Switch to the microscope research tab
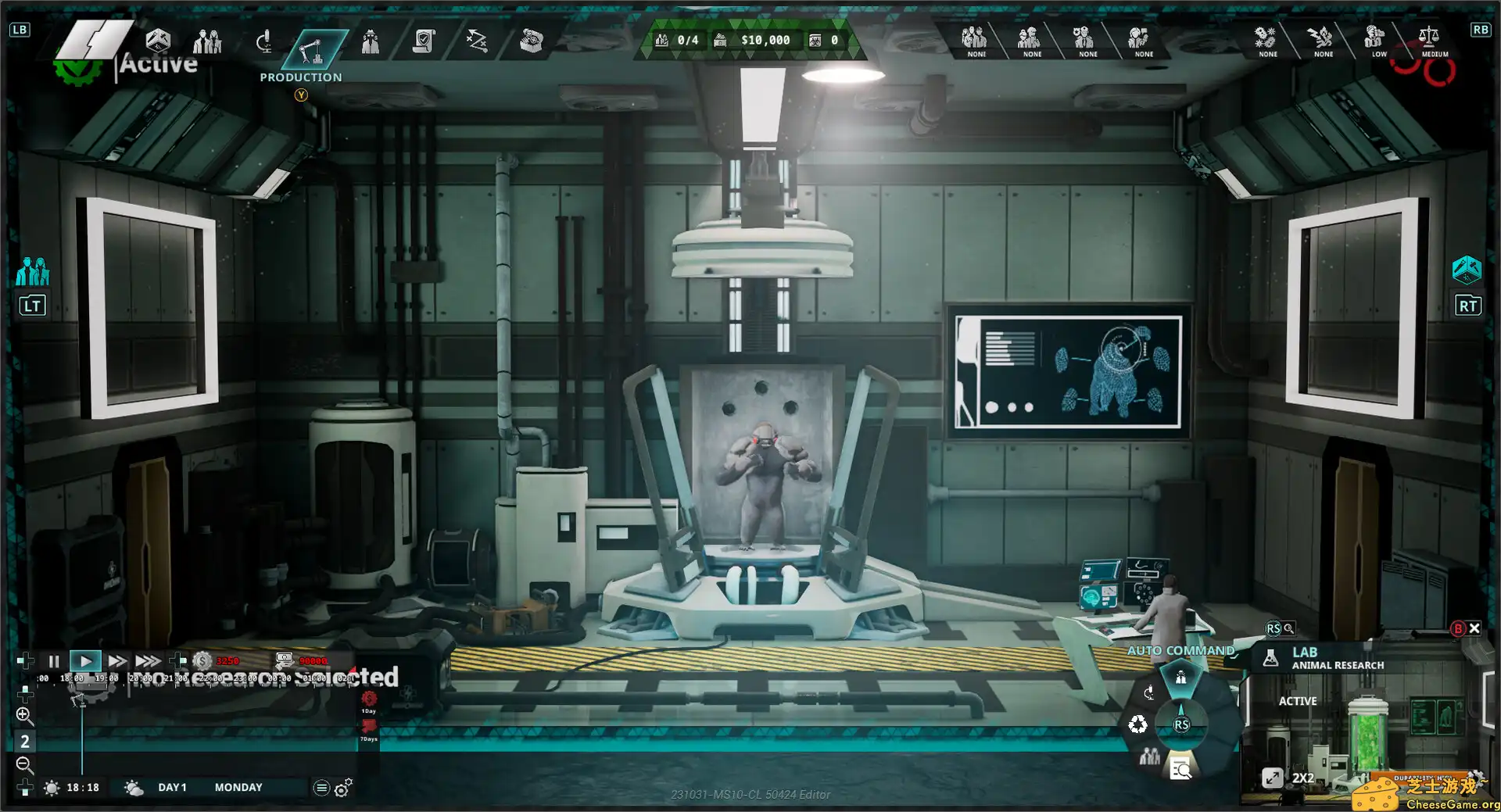The width and height of the screenshot is (1501, 812). [x=264, y=41]
